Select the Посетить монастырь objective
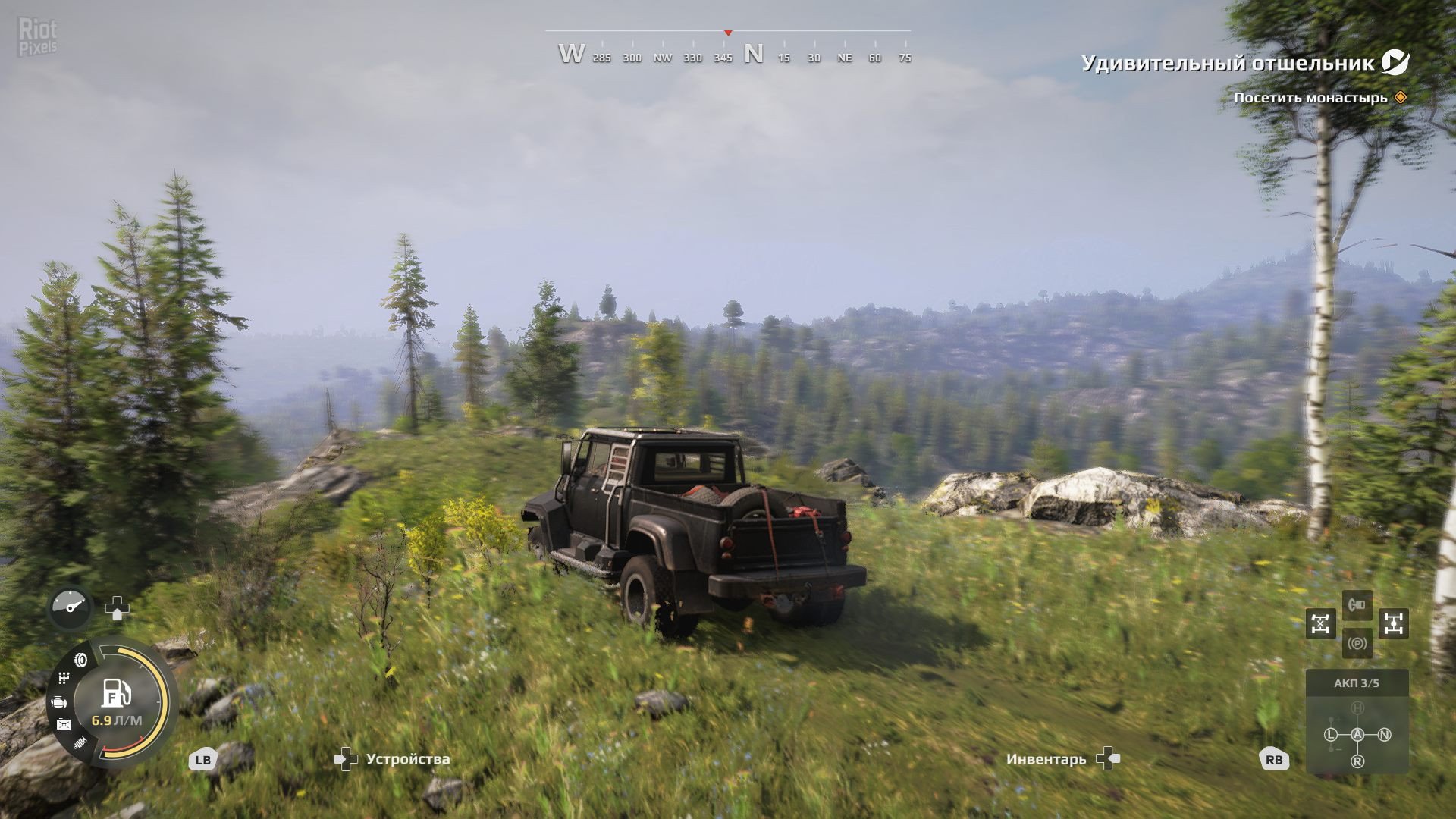The height and width of the screenshot is (819, 1456). pyautogui.click(x=1310, y=98)
